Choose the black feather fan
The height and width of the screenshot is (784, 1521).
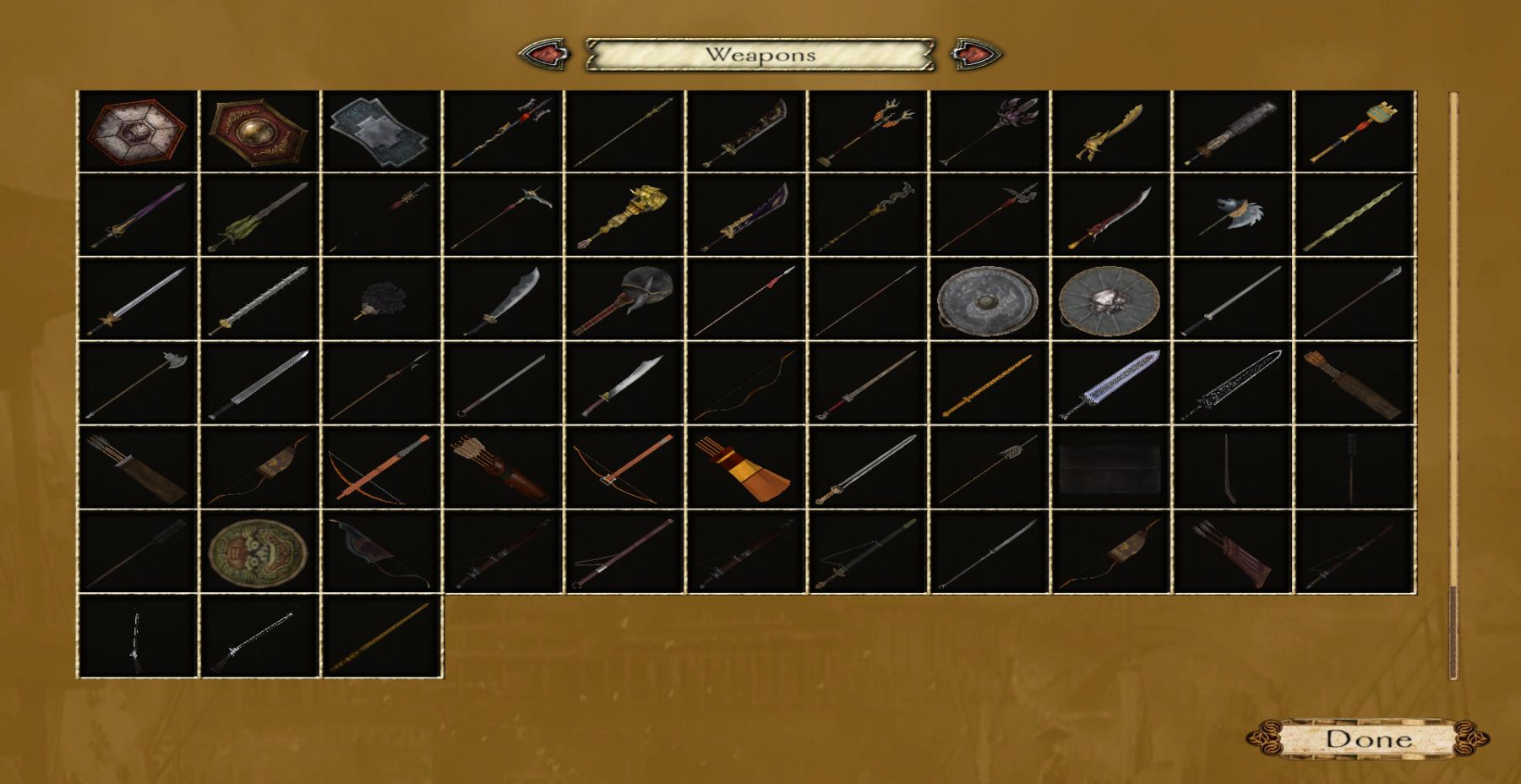point(380,300)
